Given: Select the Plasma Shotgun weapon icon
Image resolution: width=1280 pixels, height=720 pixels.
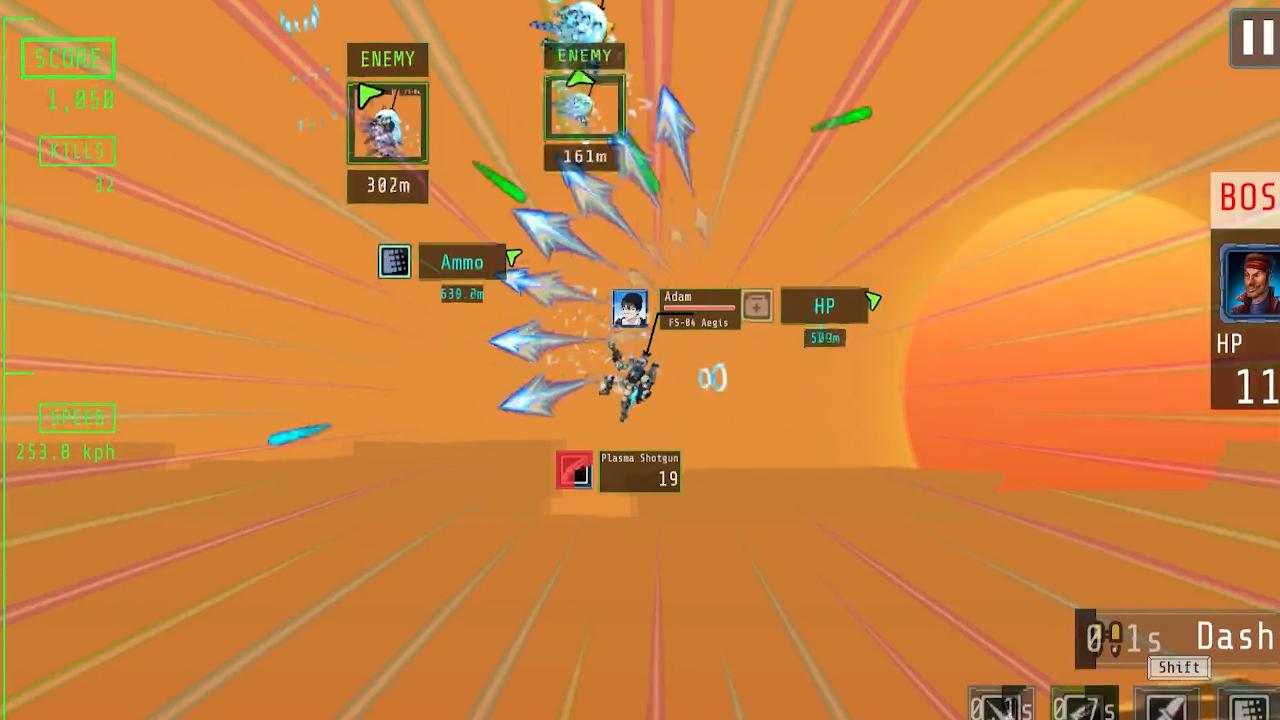Looking at the screenshot, I should [573, 470].
